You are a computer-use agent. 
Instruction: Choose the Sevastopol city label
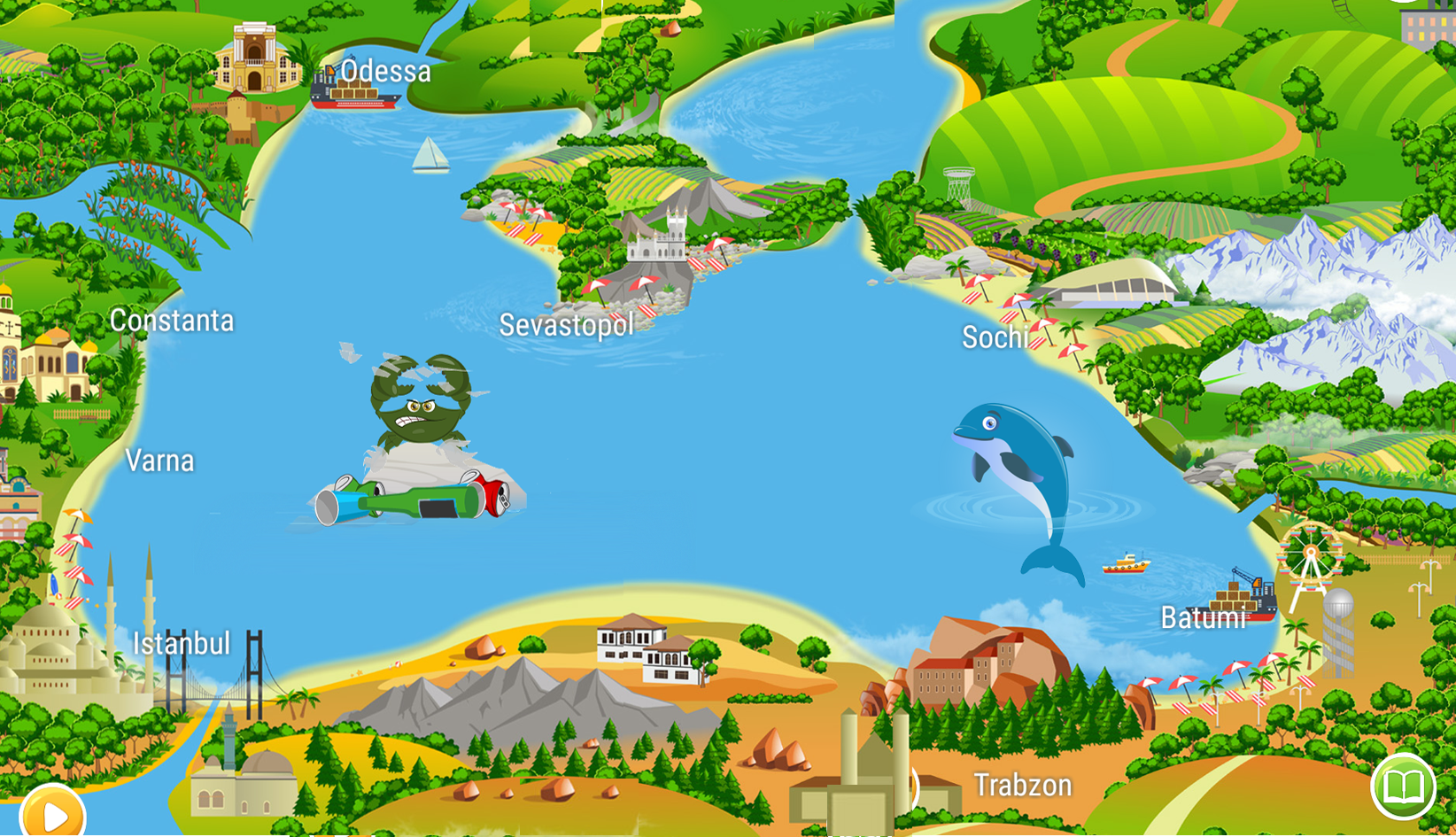click(566, 325)
